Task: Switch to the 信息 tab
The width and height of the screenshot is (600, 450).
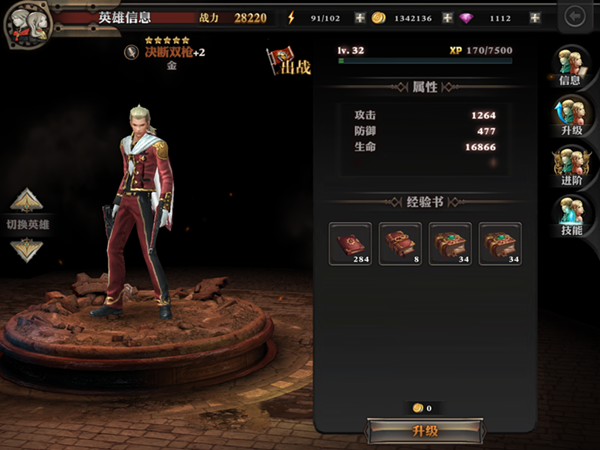Action: click(571, 66)
